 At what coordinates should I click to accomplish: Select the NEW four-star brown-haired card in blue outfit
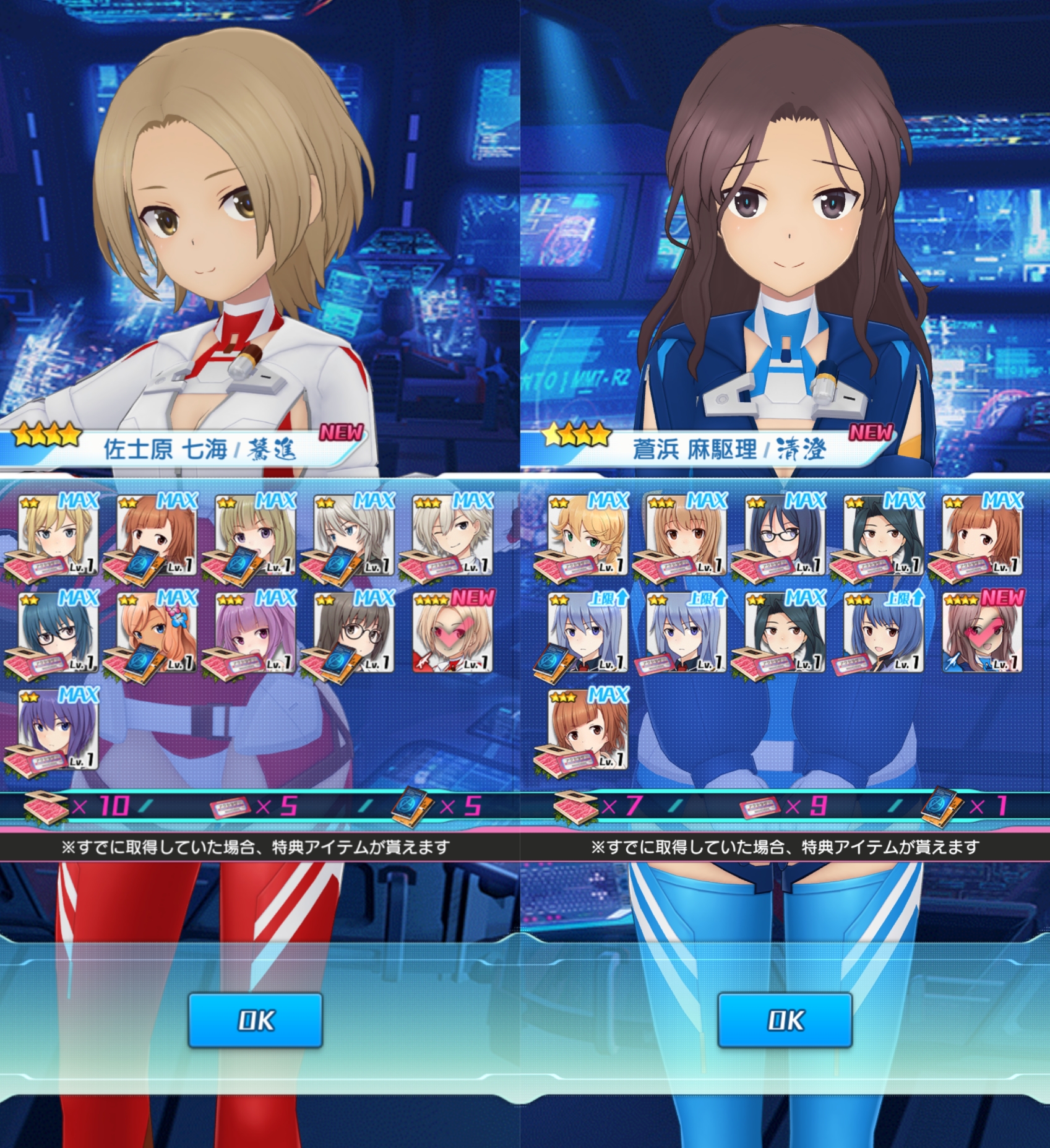983,632
